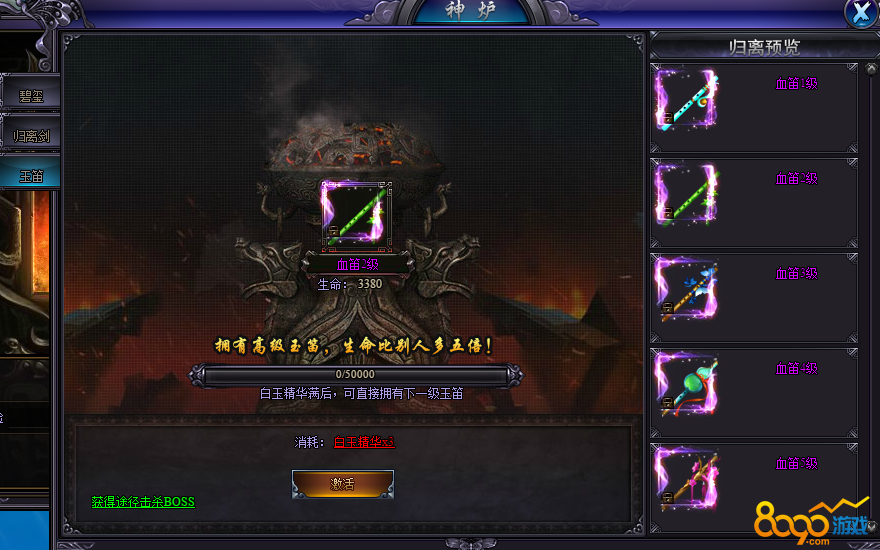This screenshot has width=880, height=550.
Task: Open the 归离剑 tab
Action: coord(32,136)
